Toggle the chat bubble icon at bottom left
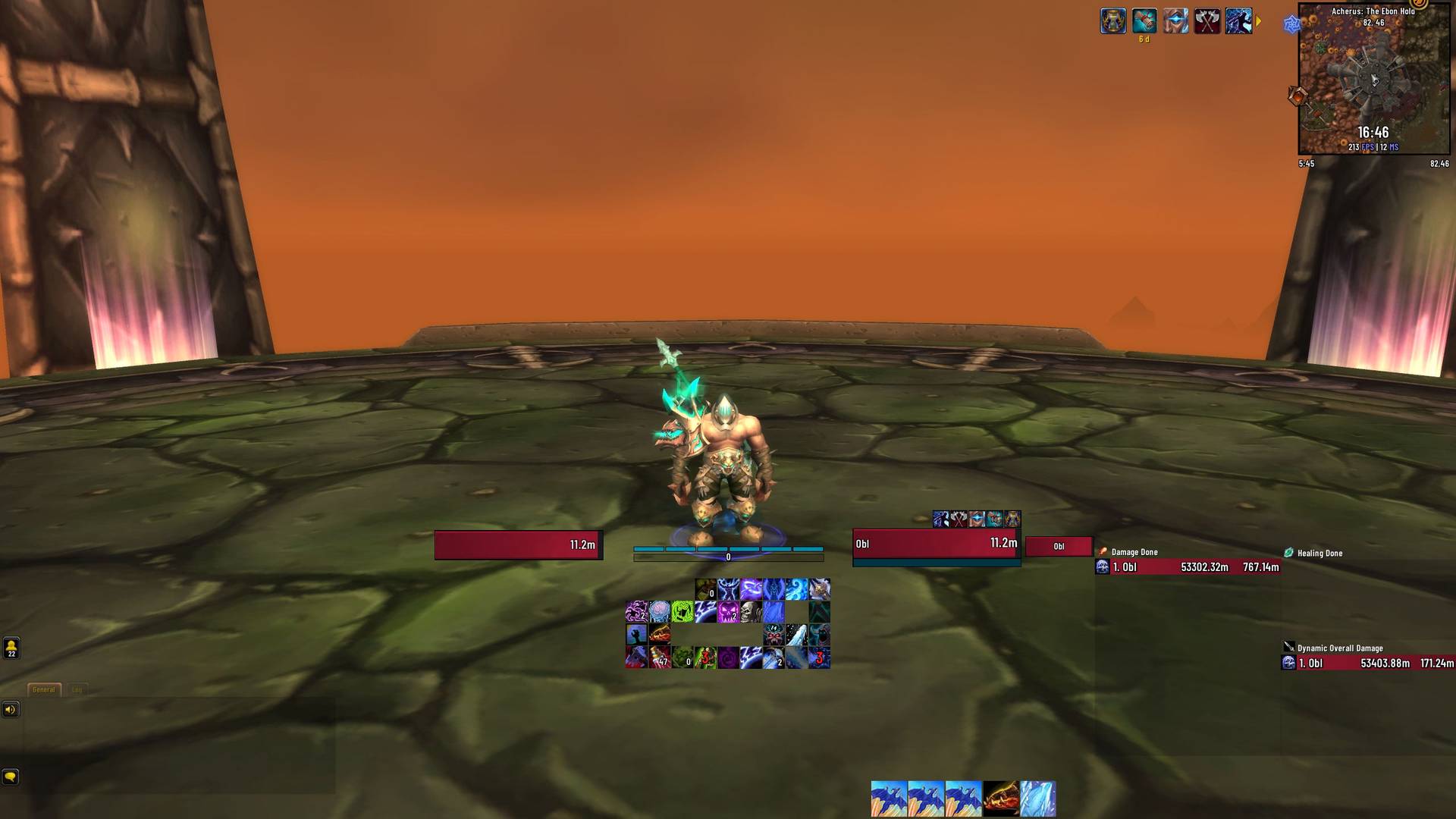Image resolution: width=1456 pixels, height=819 pixels. tap(10, 777)
